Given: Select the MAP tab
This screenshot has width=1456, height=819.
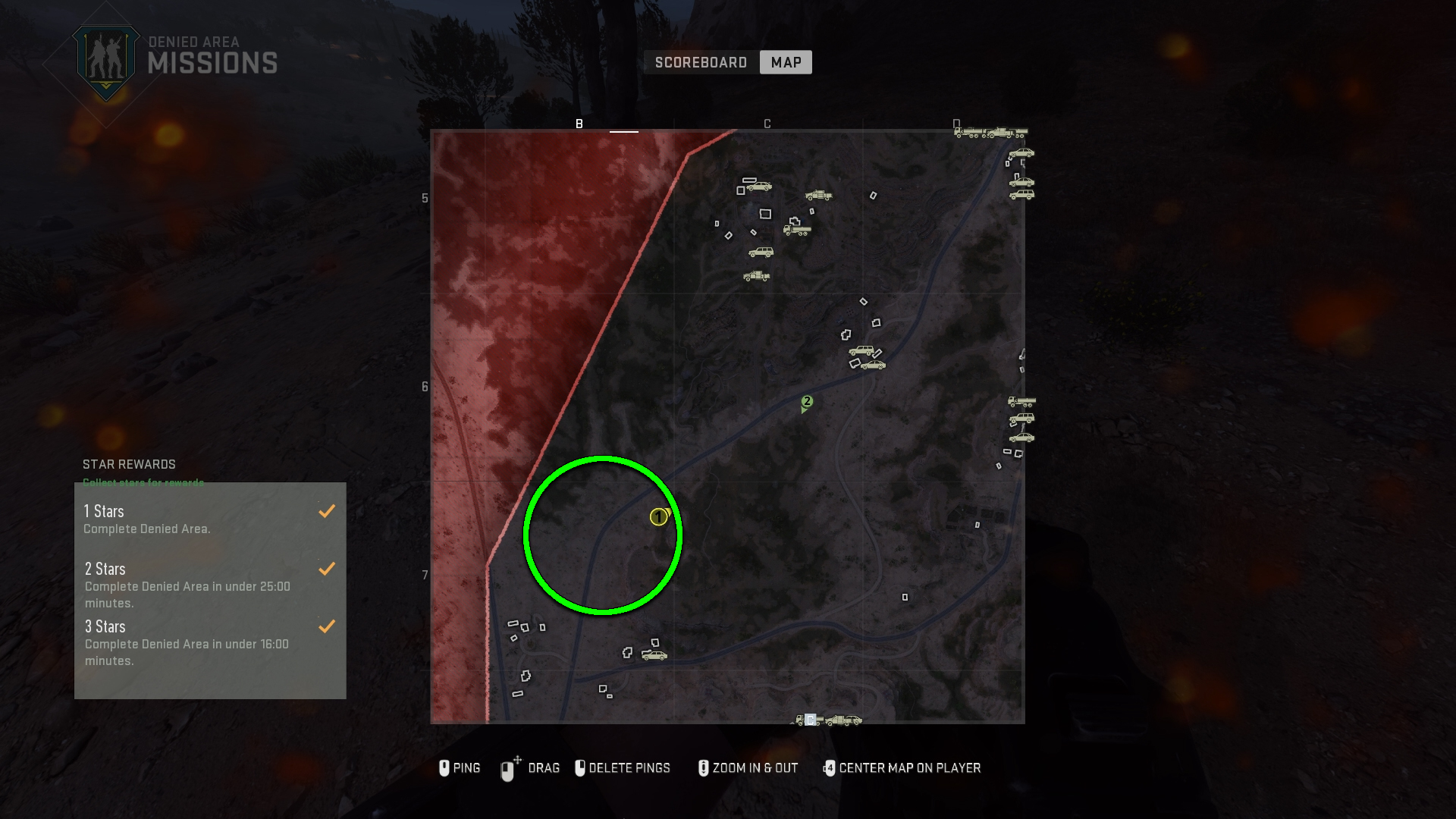Looking at the screenshot, I should click(786, 62).
